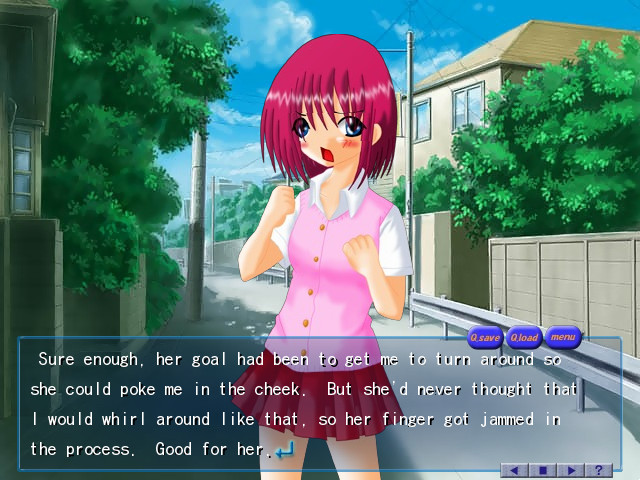Go back with the left arrow button
Image resolution: width=640 pixels, height=480 pixels.
click(x=515, y=469)
